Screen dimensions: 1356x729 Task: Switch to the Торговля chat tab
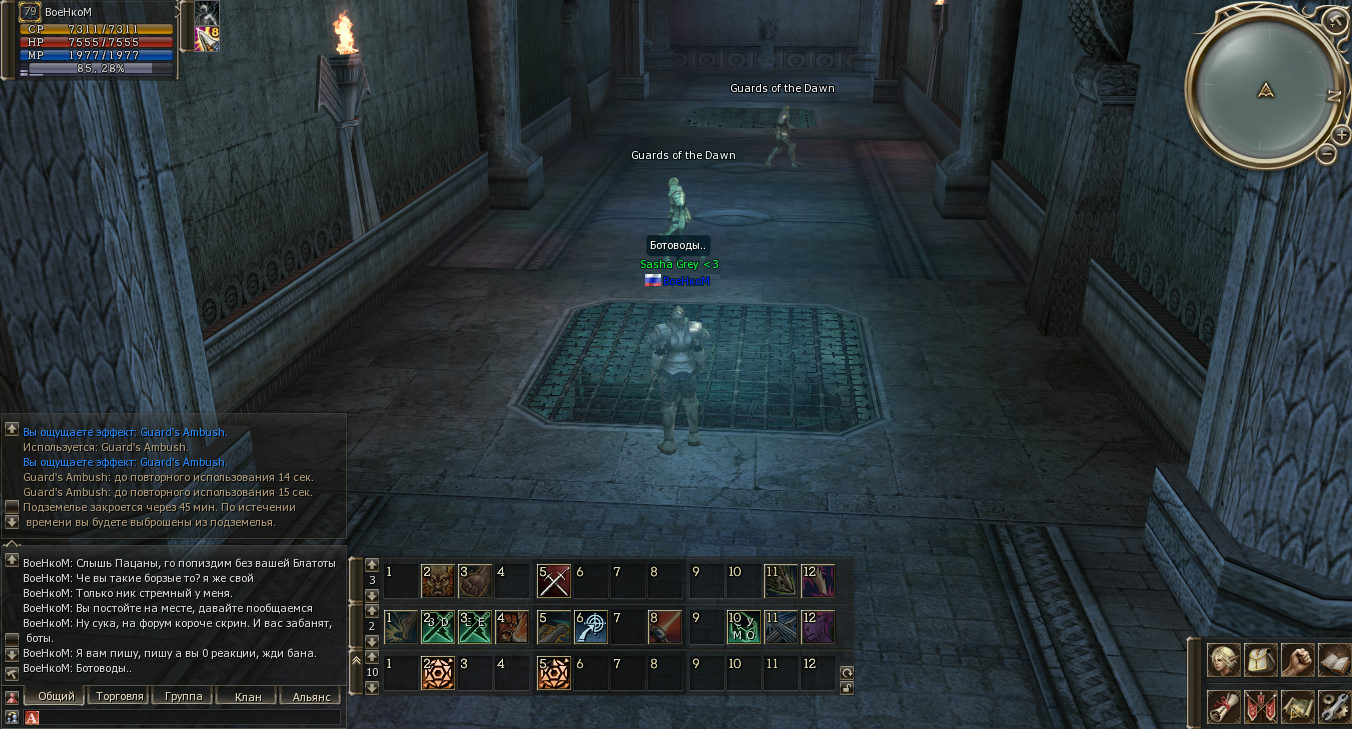coord(119,696)
